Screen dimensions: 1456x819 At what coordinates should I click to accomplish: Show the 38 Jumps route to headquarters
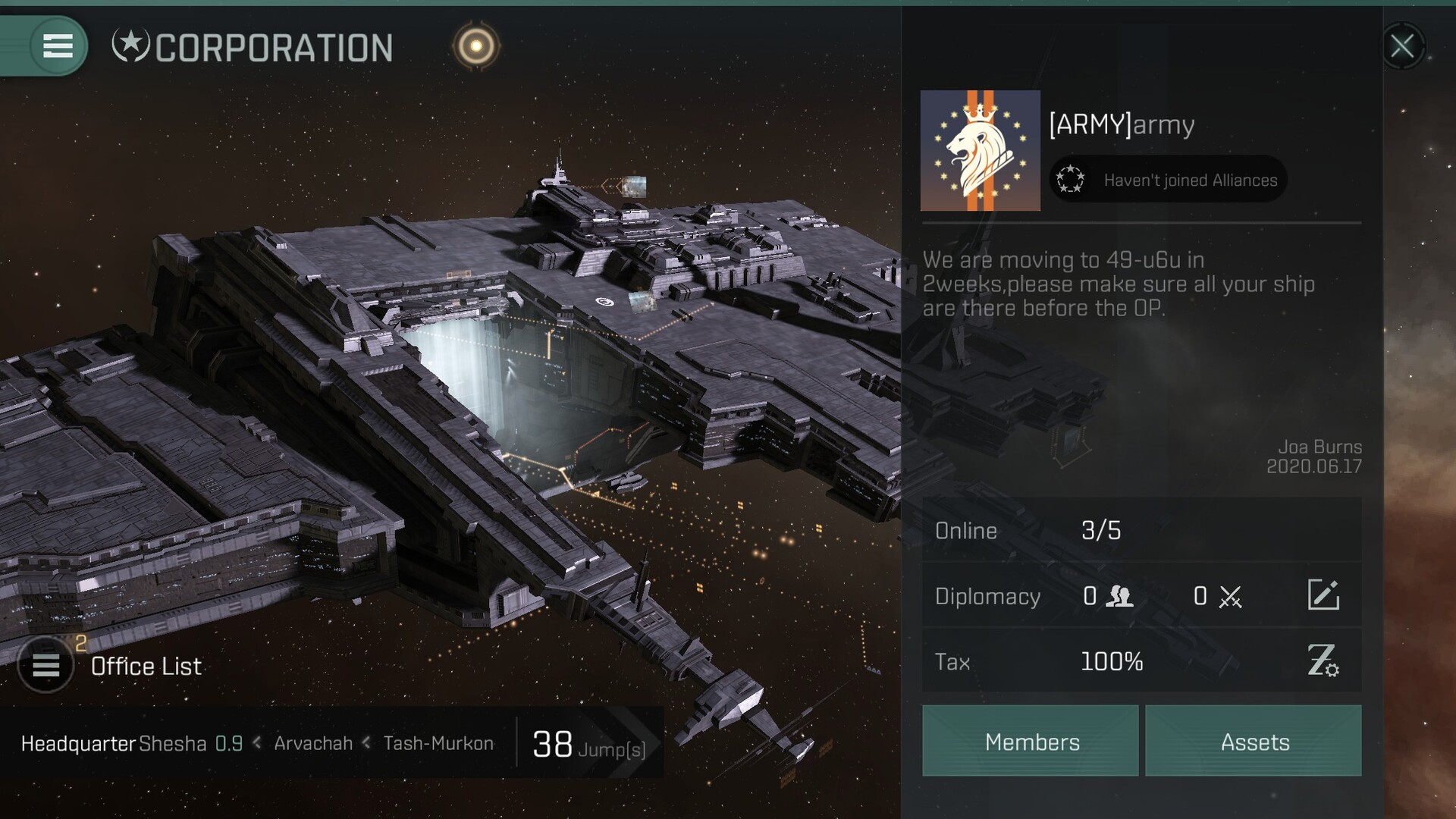point(589,744)
